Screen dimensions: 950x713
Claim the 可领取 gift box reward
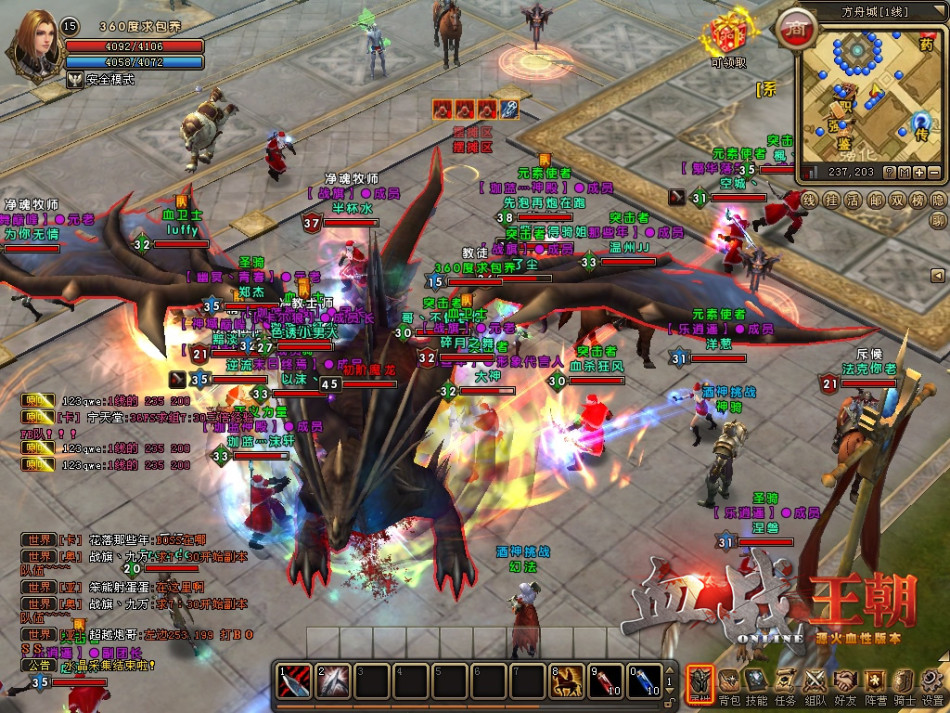coord(729,37)
